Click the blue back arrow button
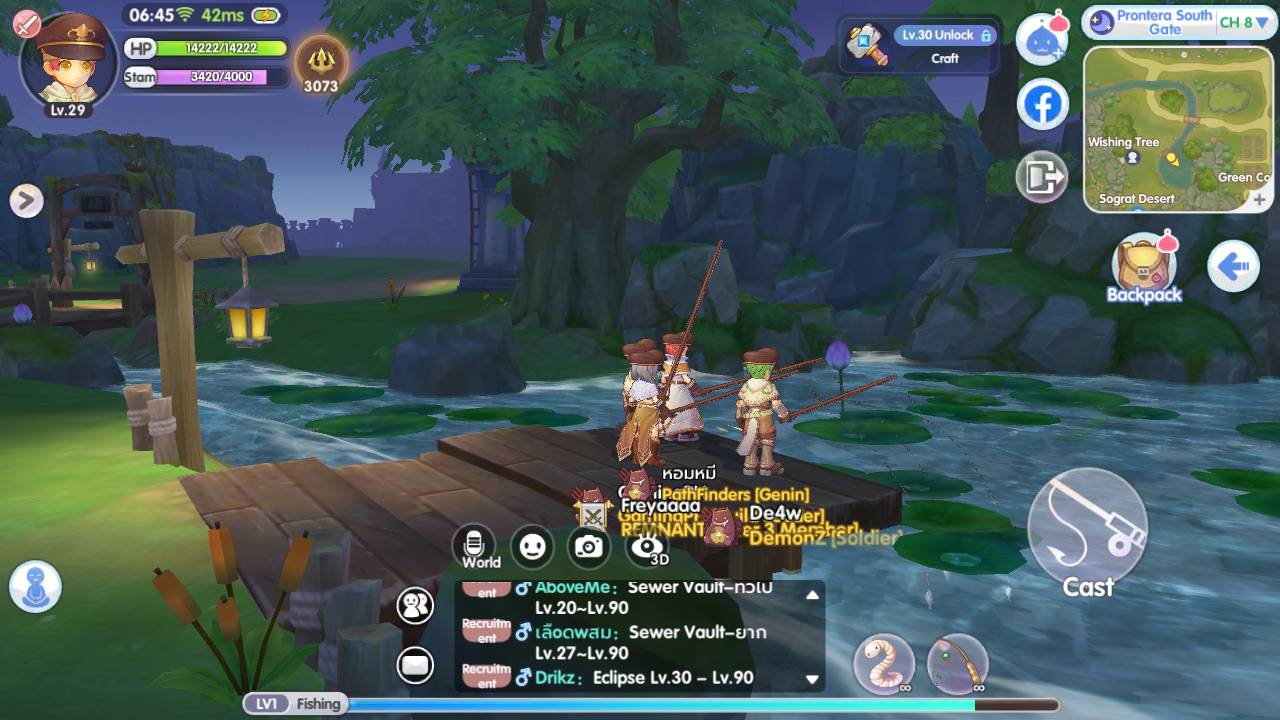Image resolution: width=1280 pixels, height=720 pixels. coord(1232,267)
